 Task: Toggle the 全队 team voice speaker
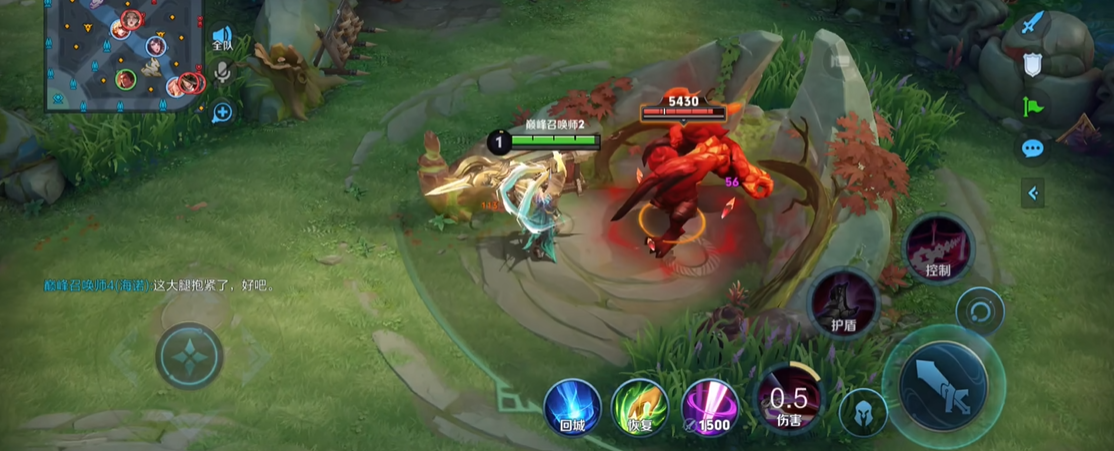pos(222,39)
